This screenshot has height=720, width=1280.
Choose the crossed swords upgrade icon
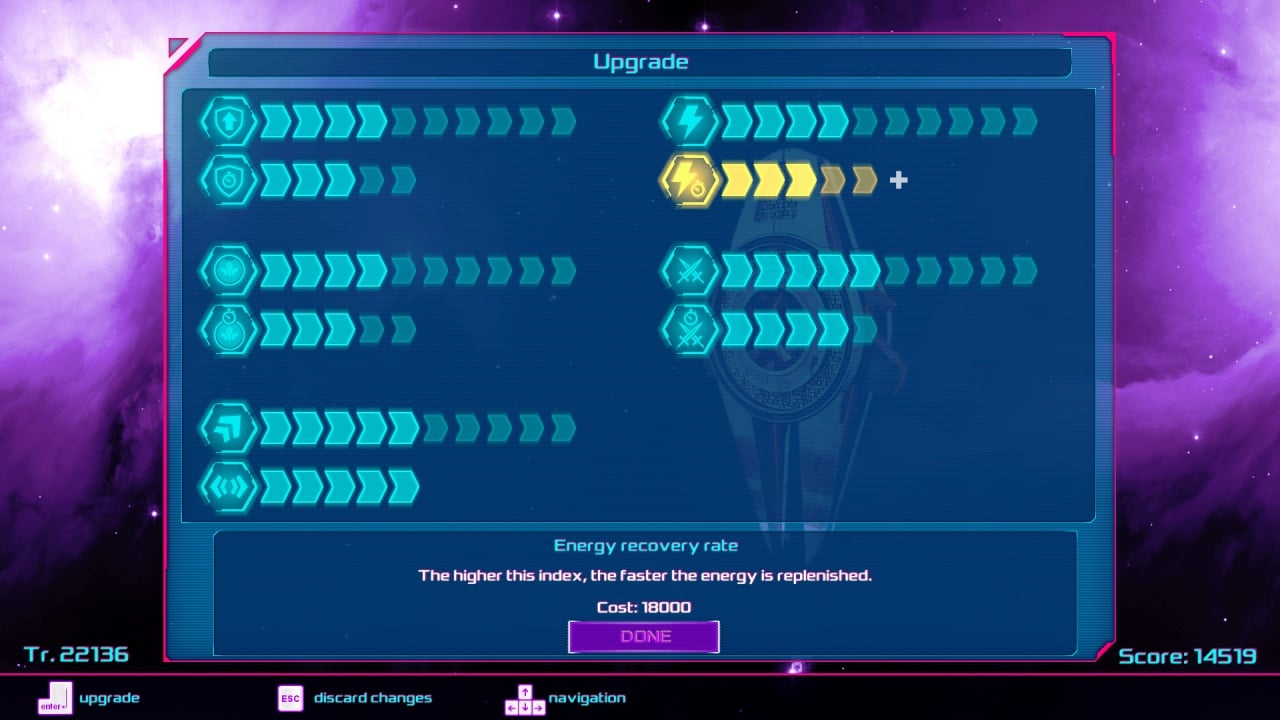688,270
